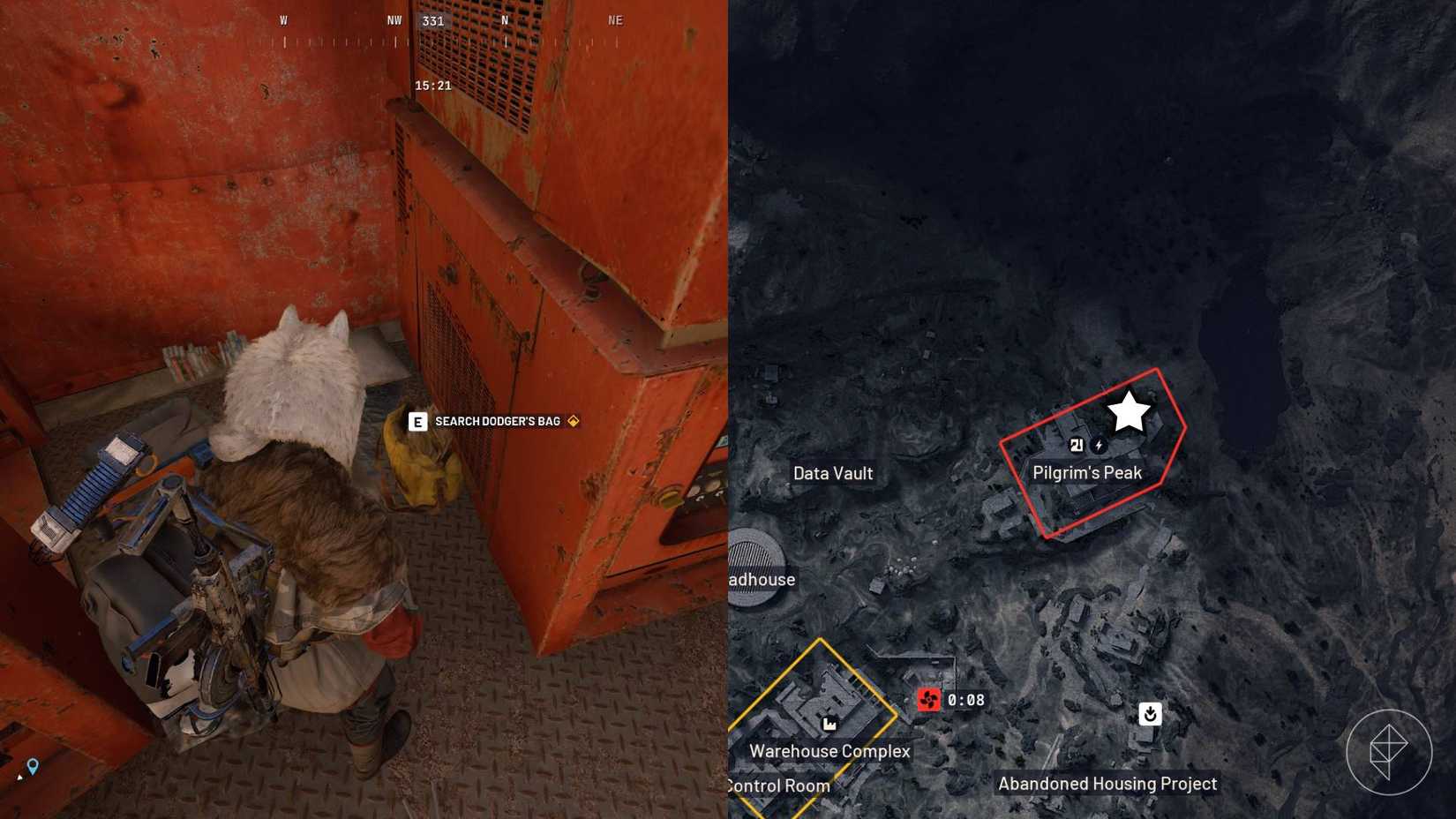1456x819 pixels.
Task: Click the N marker on the compass bar
Action: click(x=504, y=20)
